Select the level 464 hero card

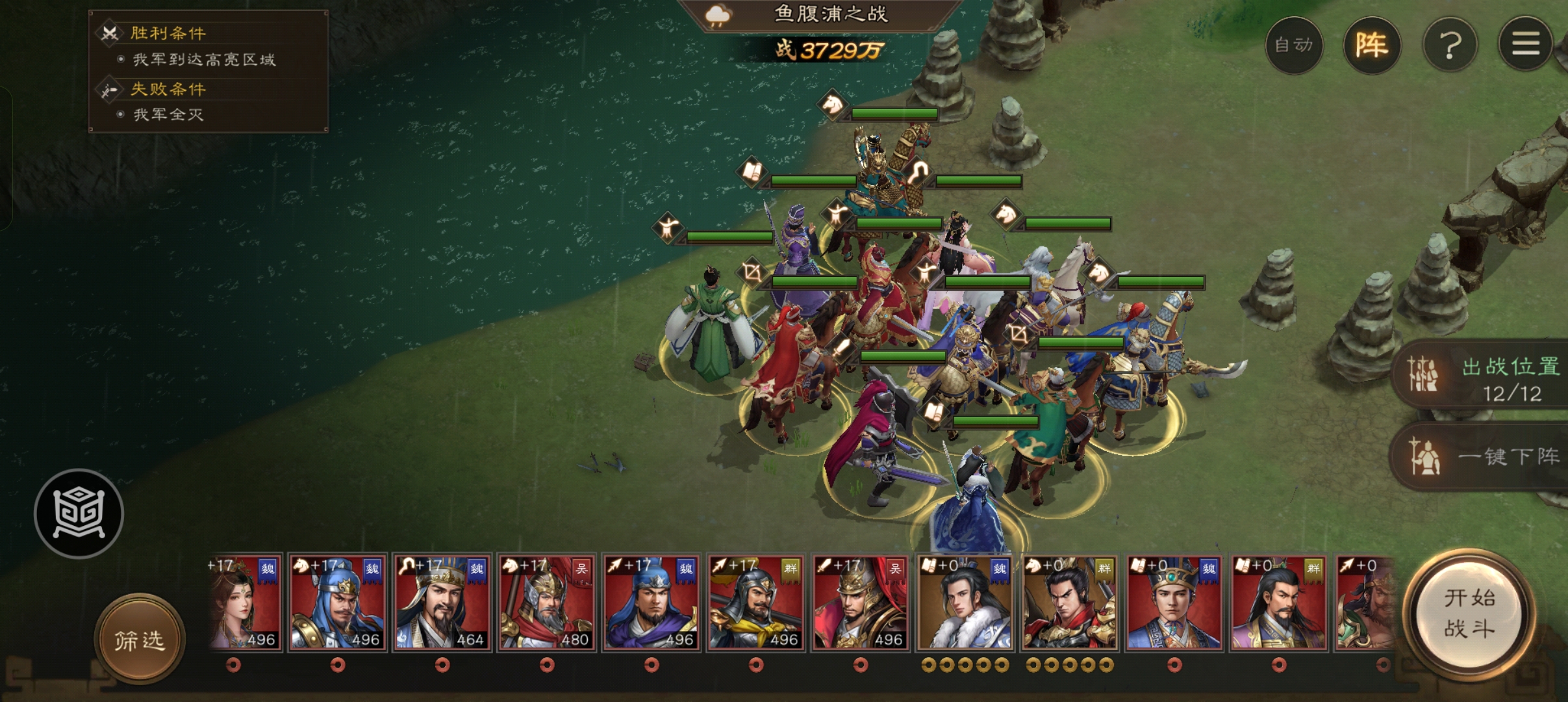442,603
